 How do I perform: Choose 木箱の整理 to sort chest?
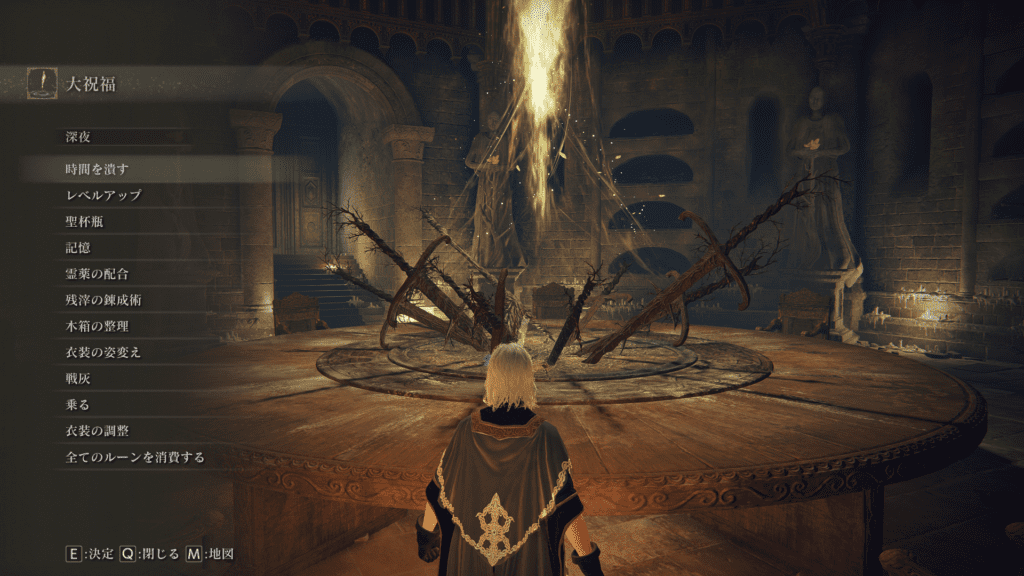[x=96, y=325]
